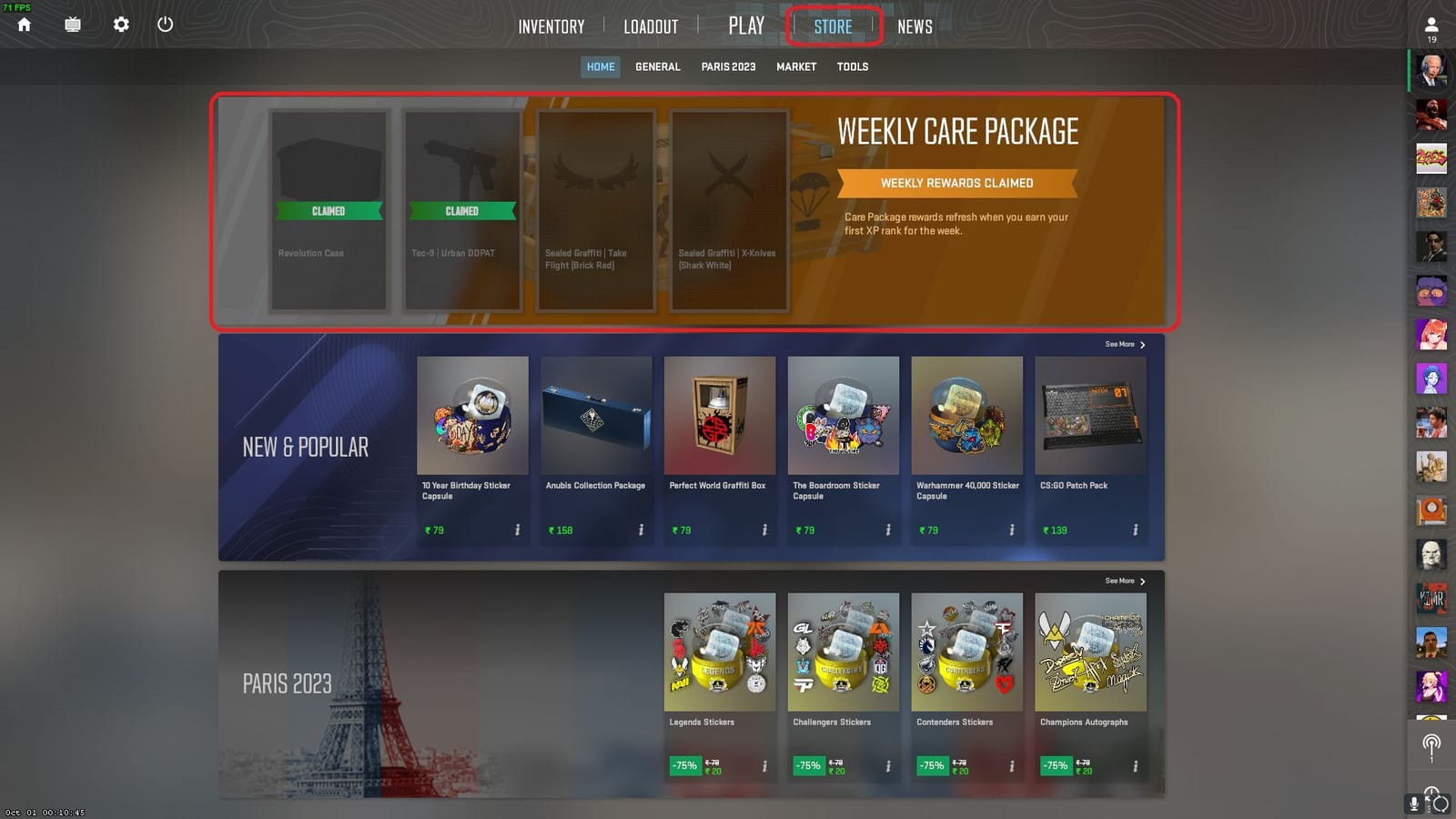Go to the INVENTORY section
Screen dimensions: 1456x819
[x=551, y=26]
